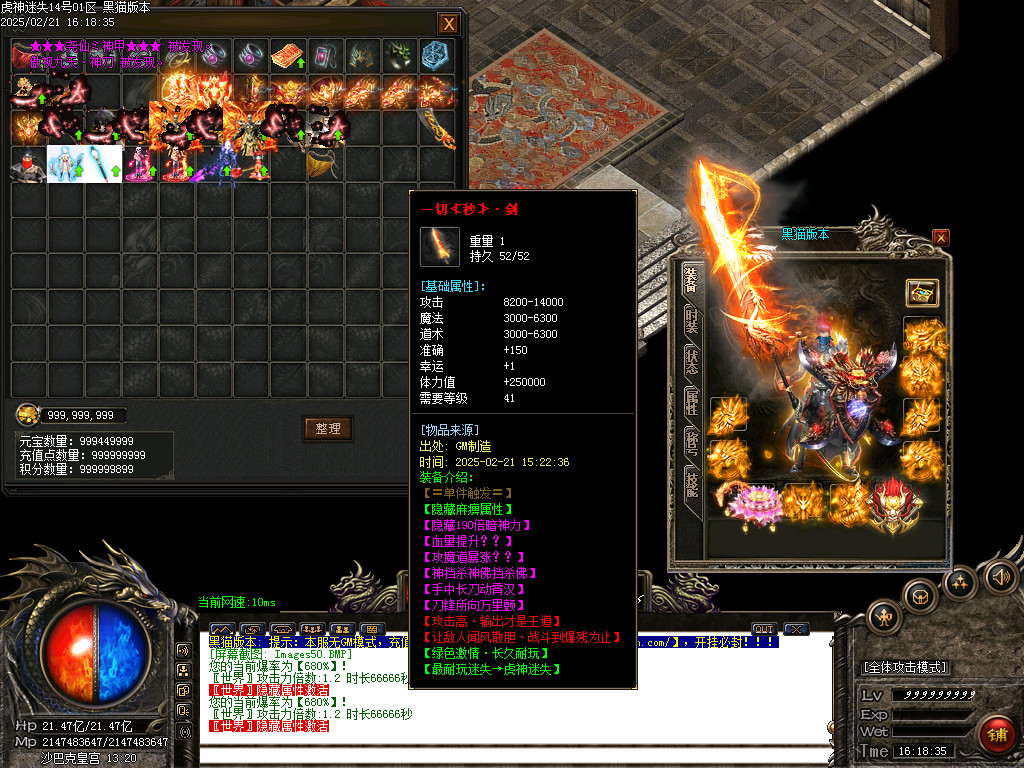Image resolution: width=1024 pixels, height=768 pixels.
Task: Toggle the sound speaker button
Action: [x=1000, y=576]
